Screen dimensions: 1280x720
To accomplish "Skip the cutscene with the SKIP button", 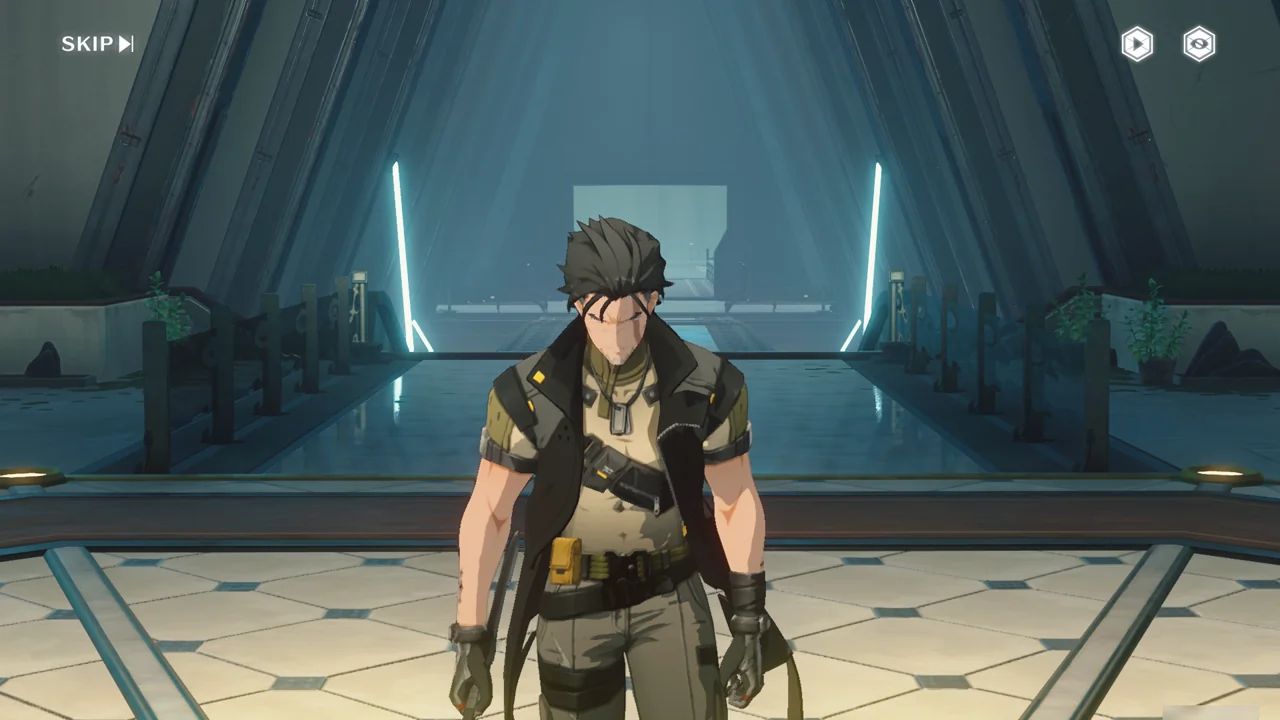I will 97,44.
